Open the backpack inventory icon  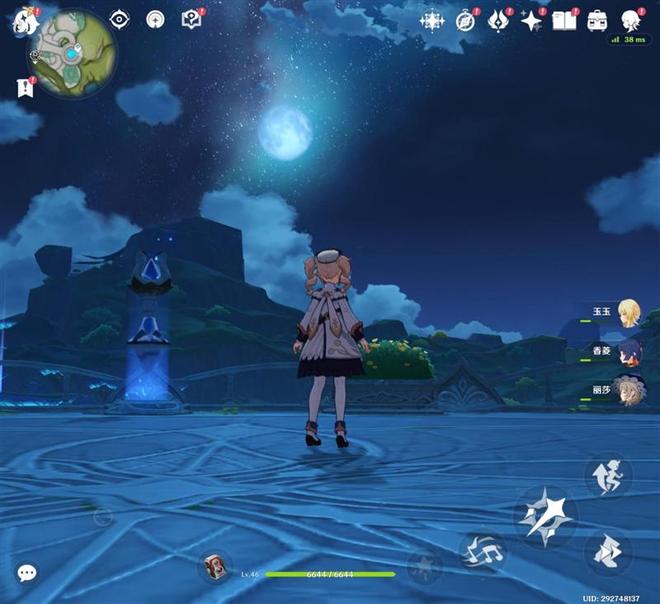pos(597,21)
